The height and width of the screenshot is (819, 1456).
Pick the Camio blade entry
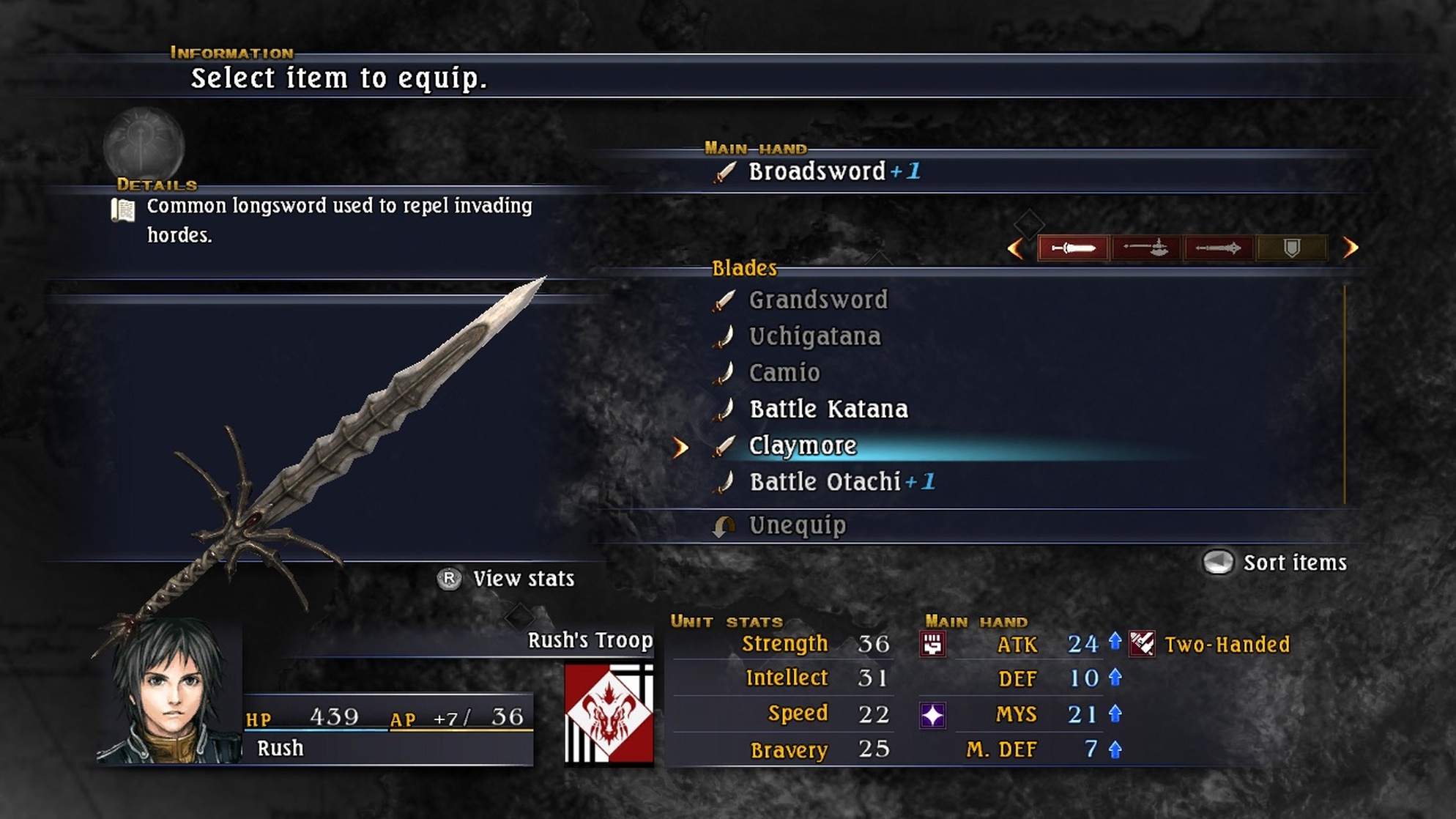784,373
